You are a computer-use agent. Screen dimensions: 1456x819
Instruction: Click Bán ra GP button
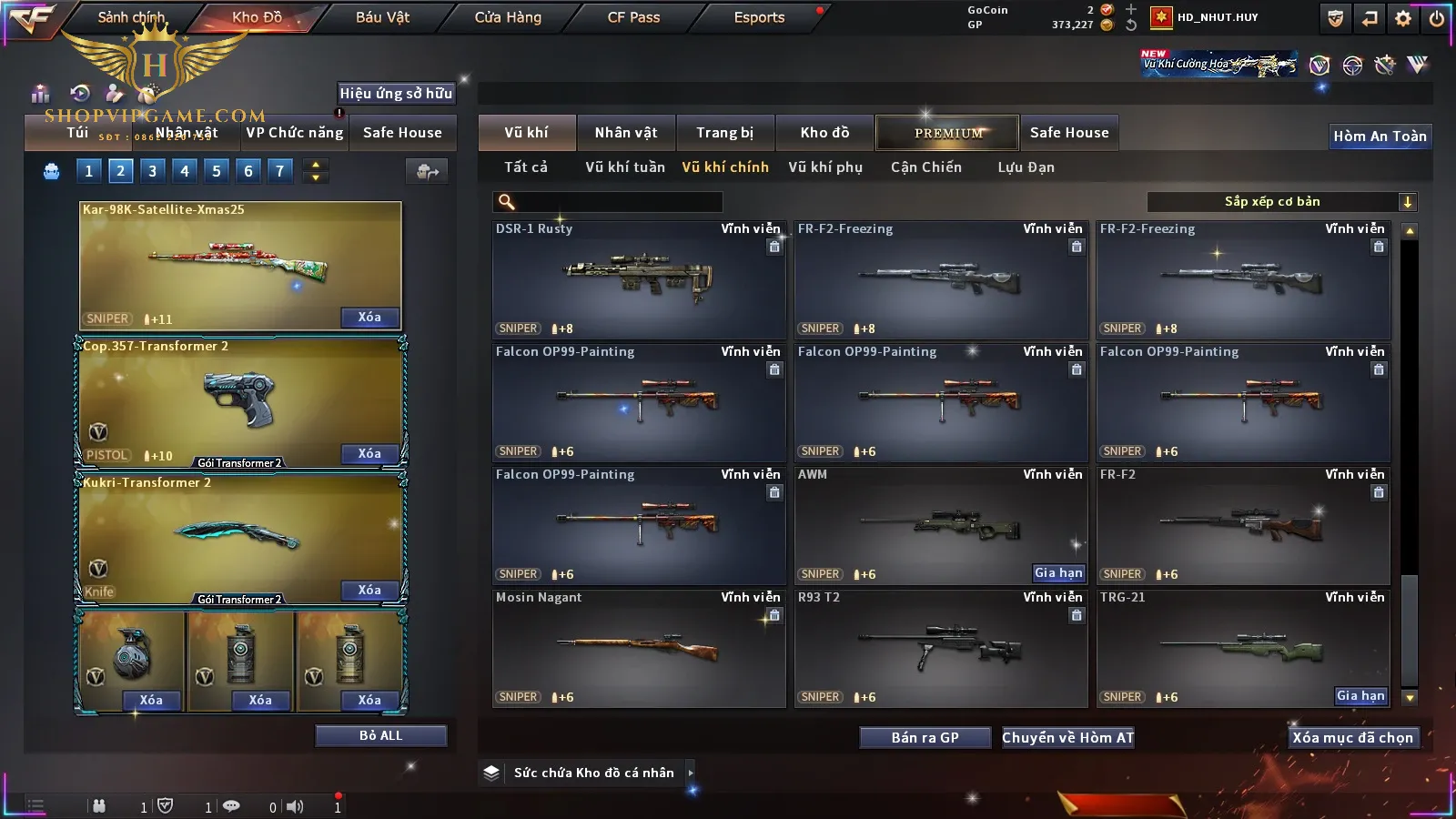pos(925,738)
